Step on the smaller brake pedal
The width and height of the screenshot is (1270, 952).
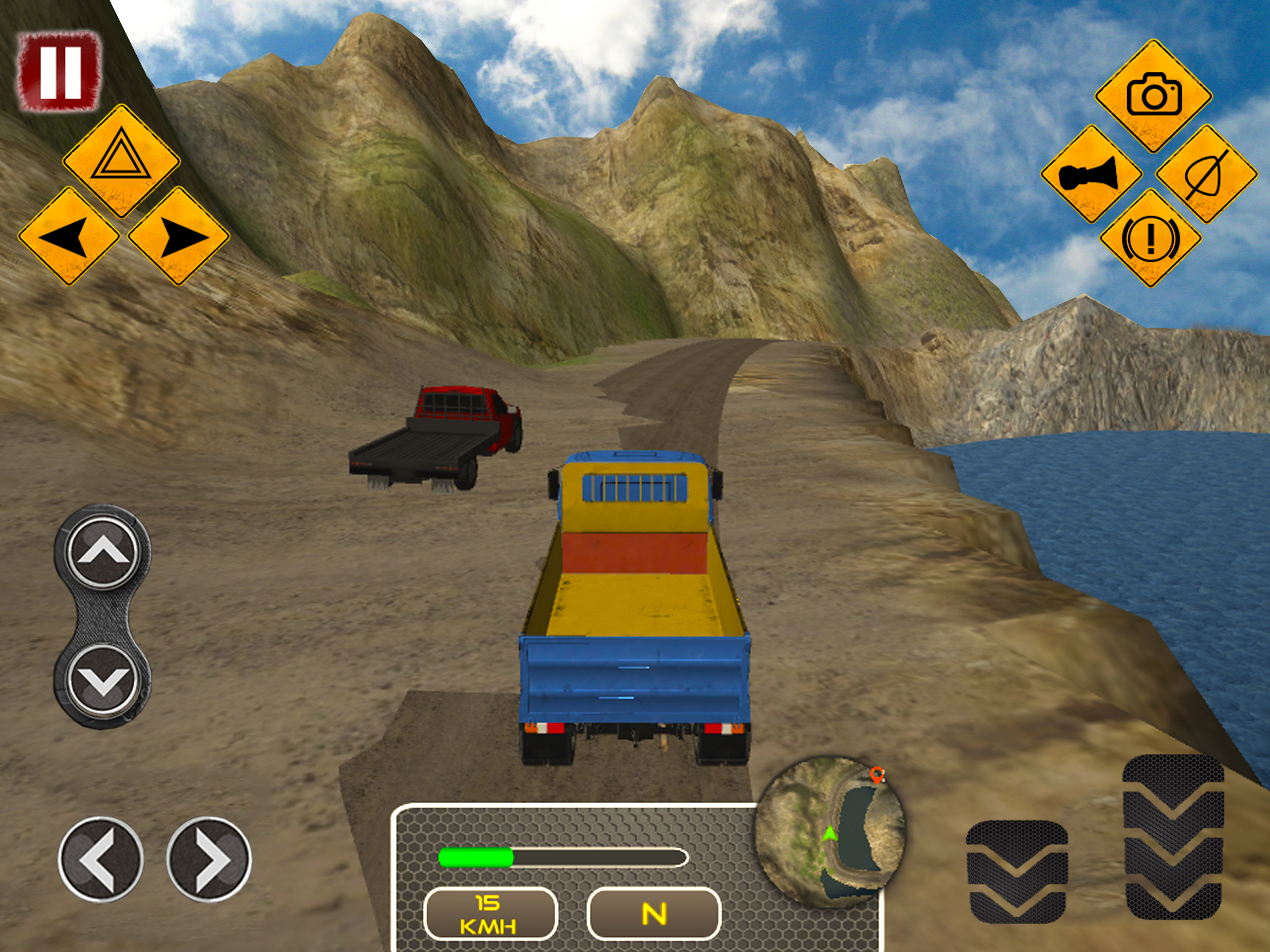pyautogui.click(x=1017, y=872)
